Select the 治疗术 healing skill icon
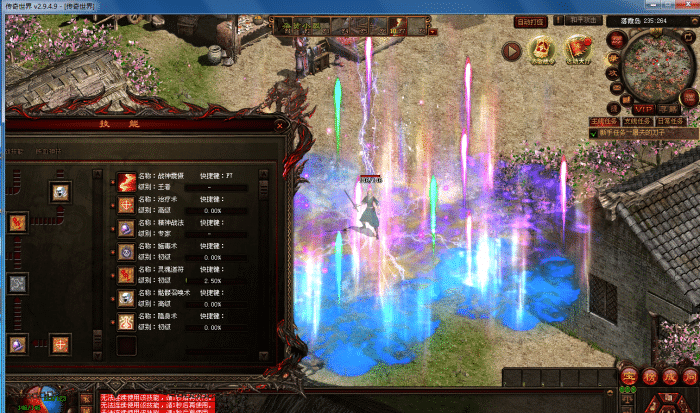Screen dimensions: 700x413 click(x=127, y=204)
